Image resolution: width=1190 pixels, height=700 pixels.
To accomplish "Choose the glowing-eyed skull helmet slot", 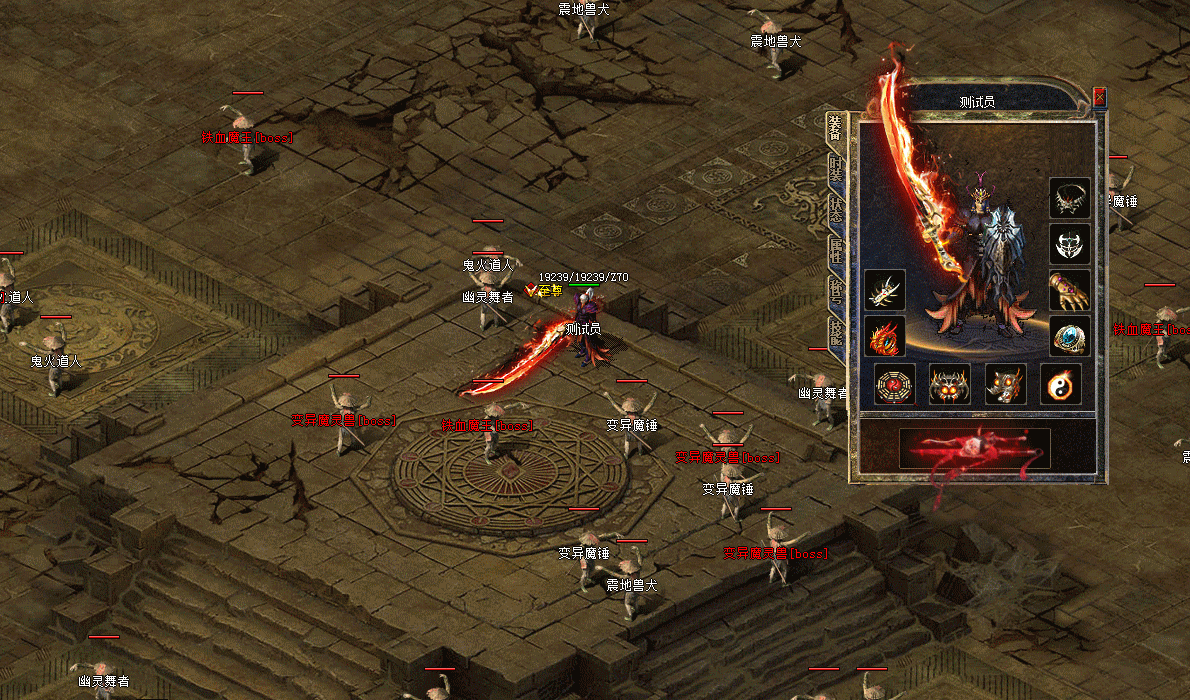I will tap(949, 384).
